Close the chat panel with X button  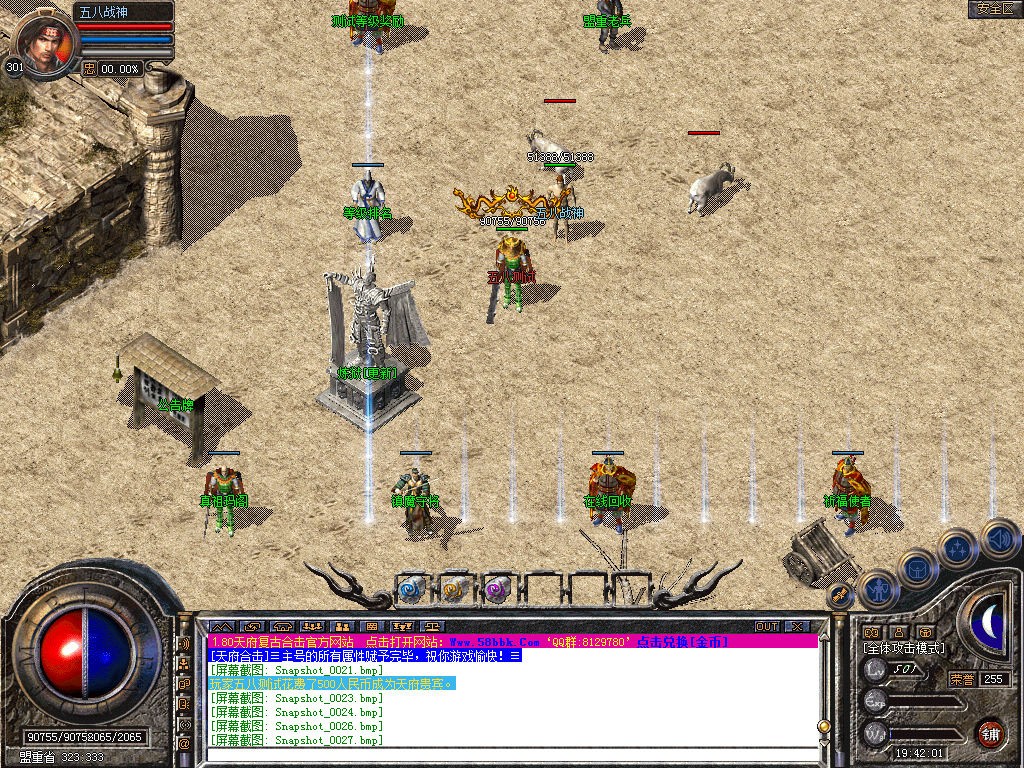pos(797,626)
